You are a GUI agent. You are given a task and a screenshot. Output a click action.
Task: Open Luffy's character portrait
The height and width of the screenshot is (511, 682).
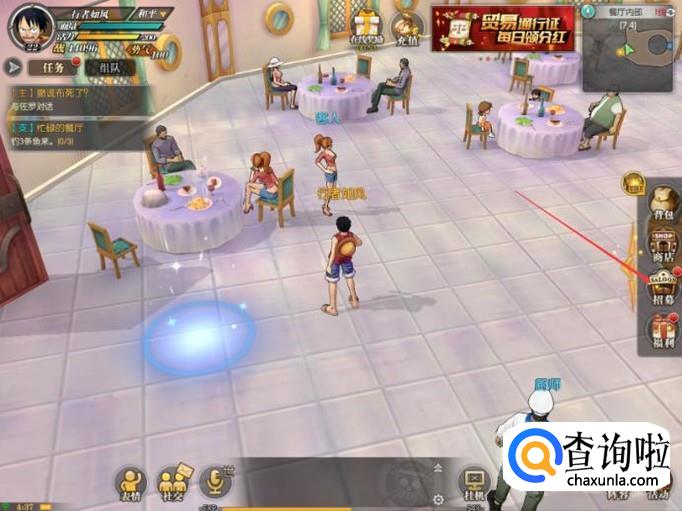point(28,26)
